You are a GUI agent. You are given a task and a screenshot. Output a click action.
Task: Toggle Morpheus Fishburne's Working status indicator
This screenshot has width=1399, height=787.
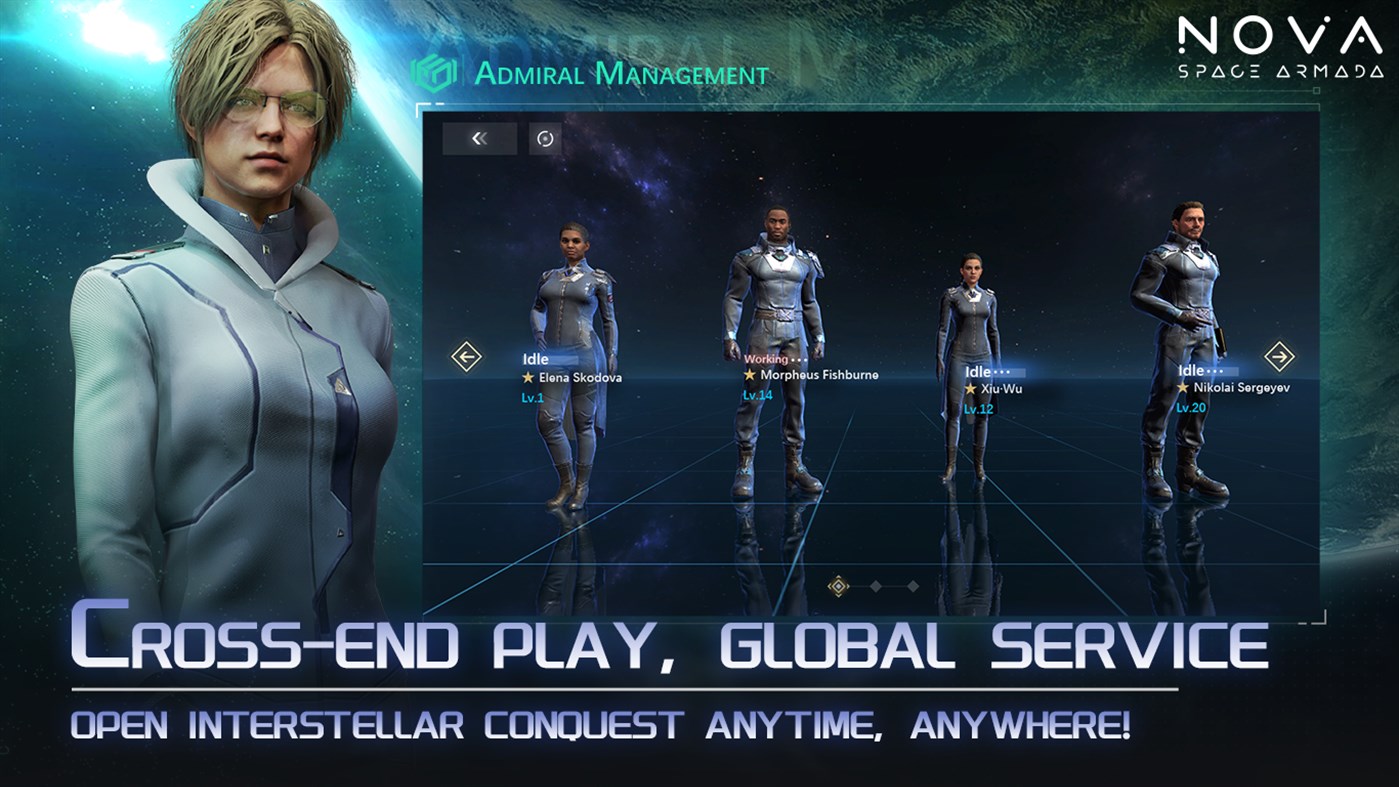pyautogui.click(x=764, y=360)
